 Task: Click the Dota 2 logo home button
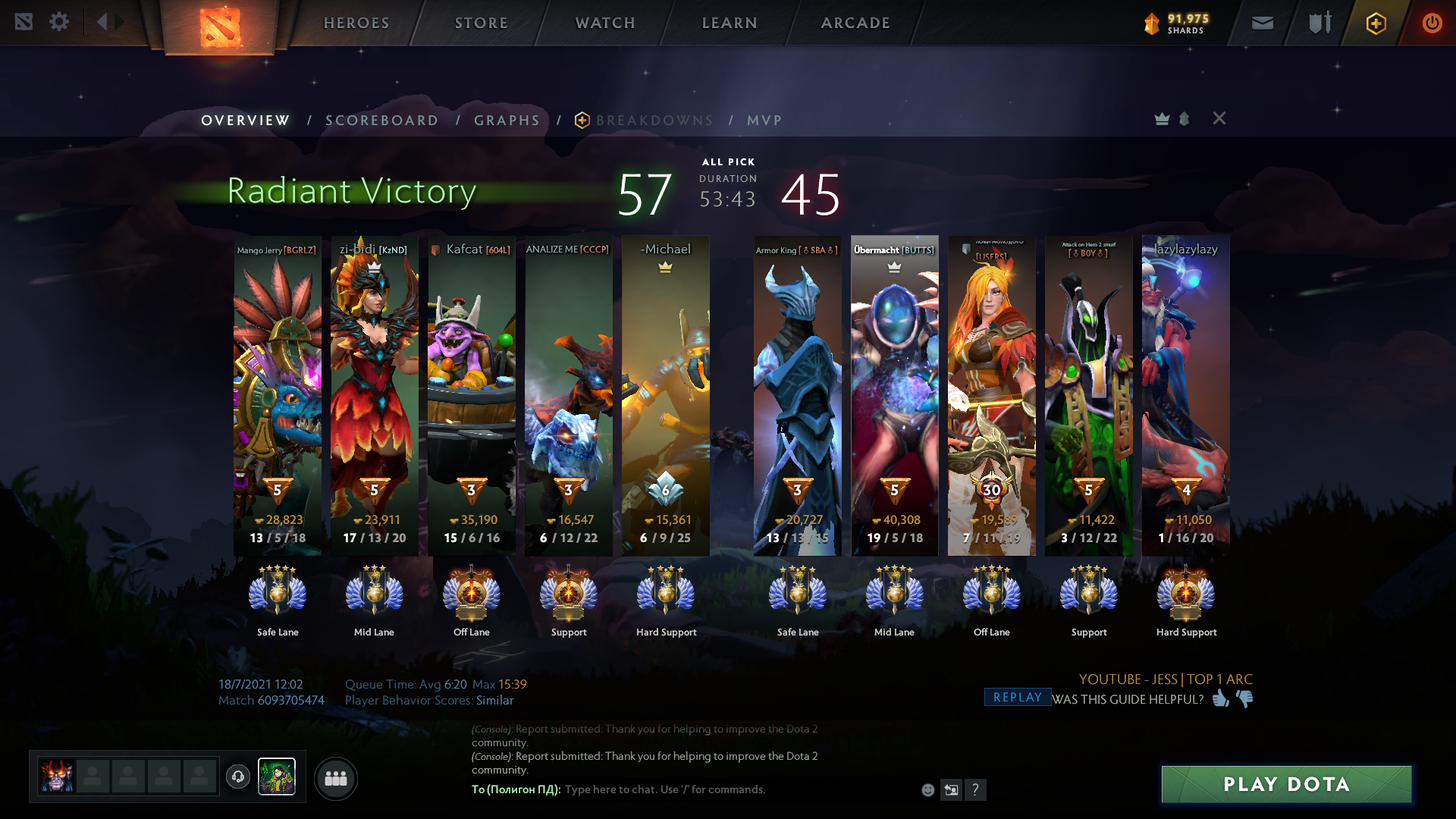click(x=220, y=27)
